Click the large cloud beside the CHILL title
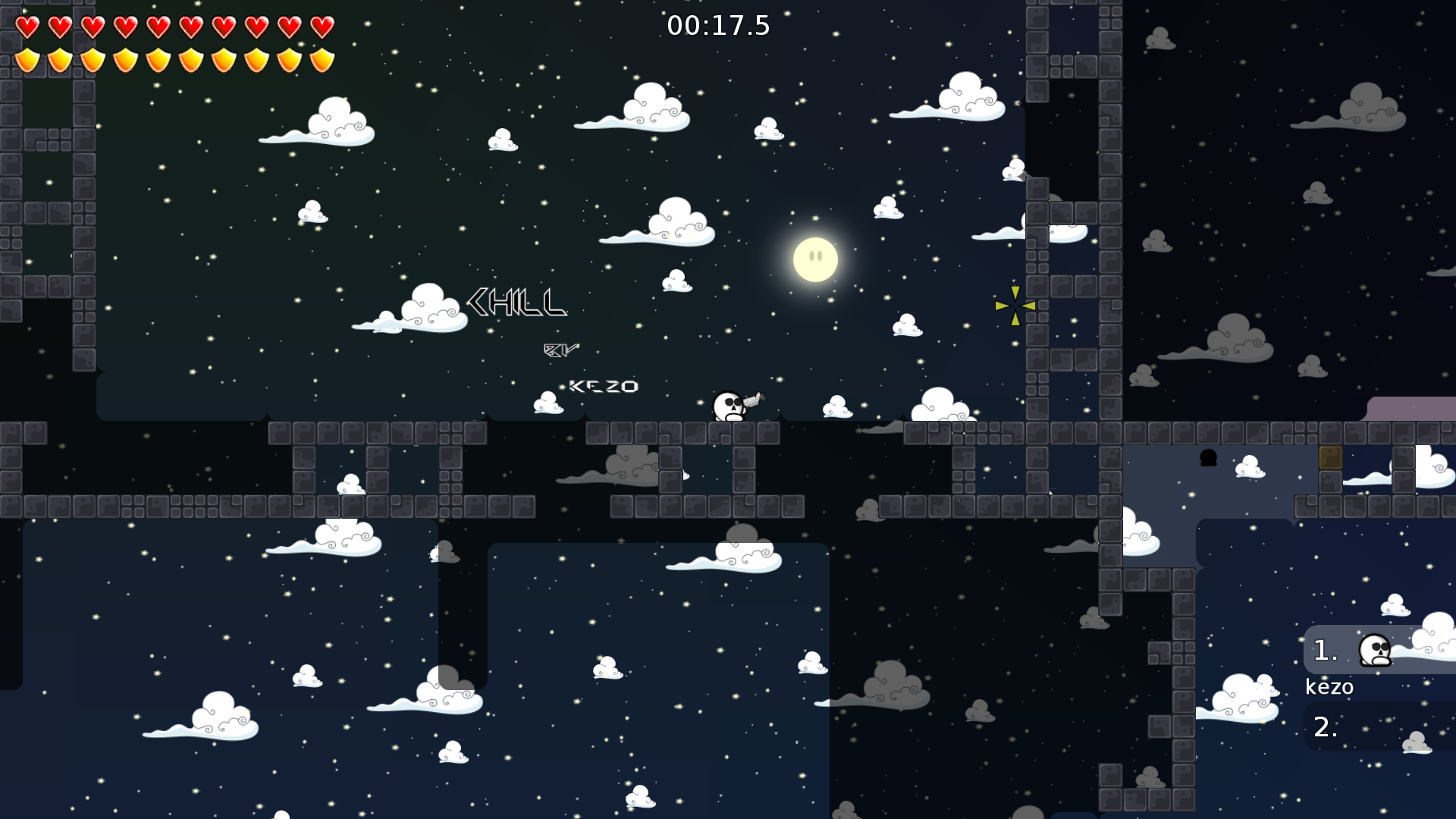The image size is (1456, 819). coord(429,306)
